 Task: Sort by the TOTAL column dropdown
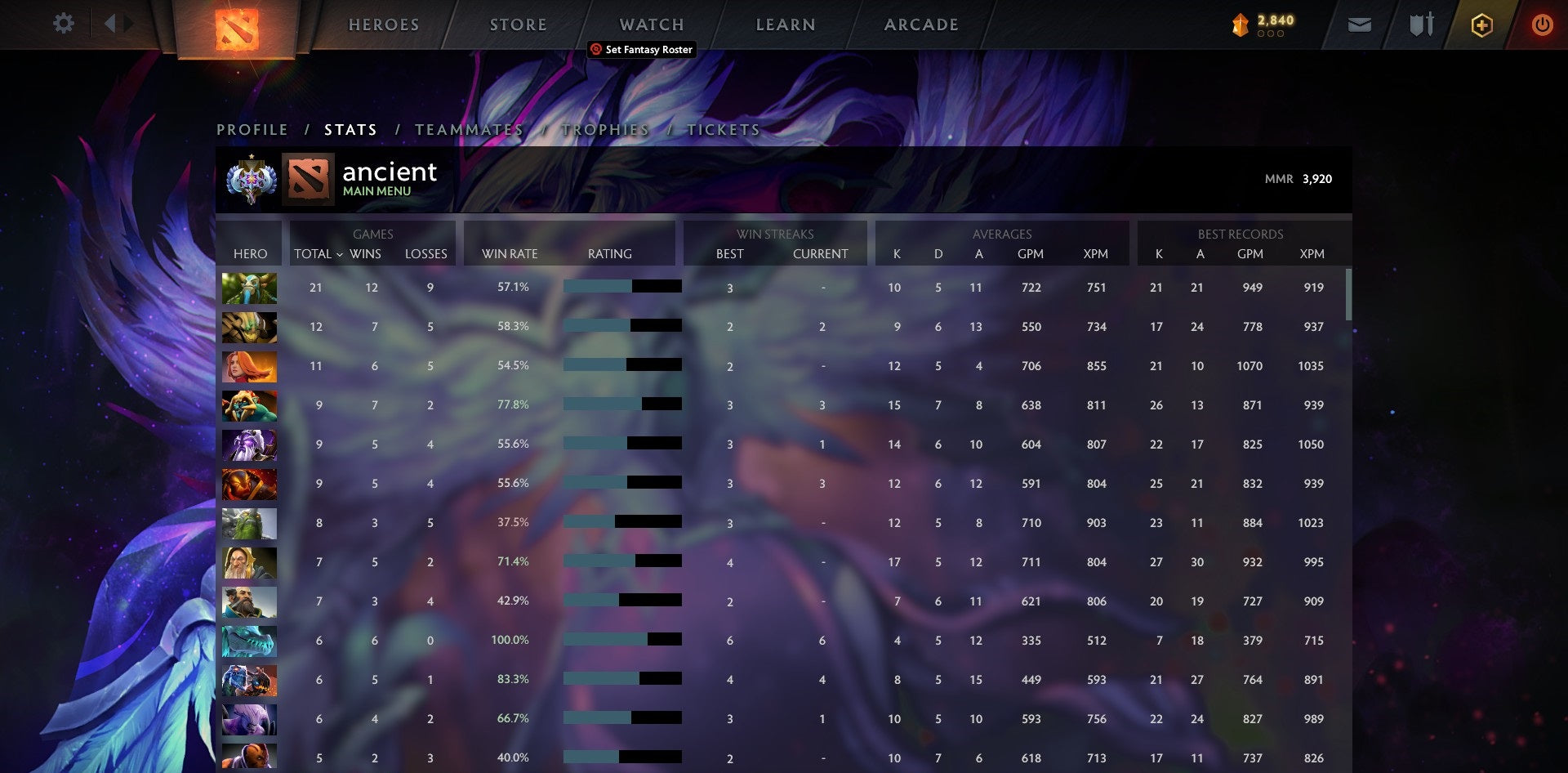pos(318,254)
